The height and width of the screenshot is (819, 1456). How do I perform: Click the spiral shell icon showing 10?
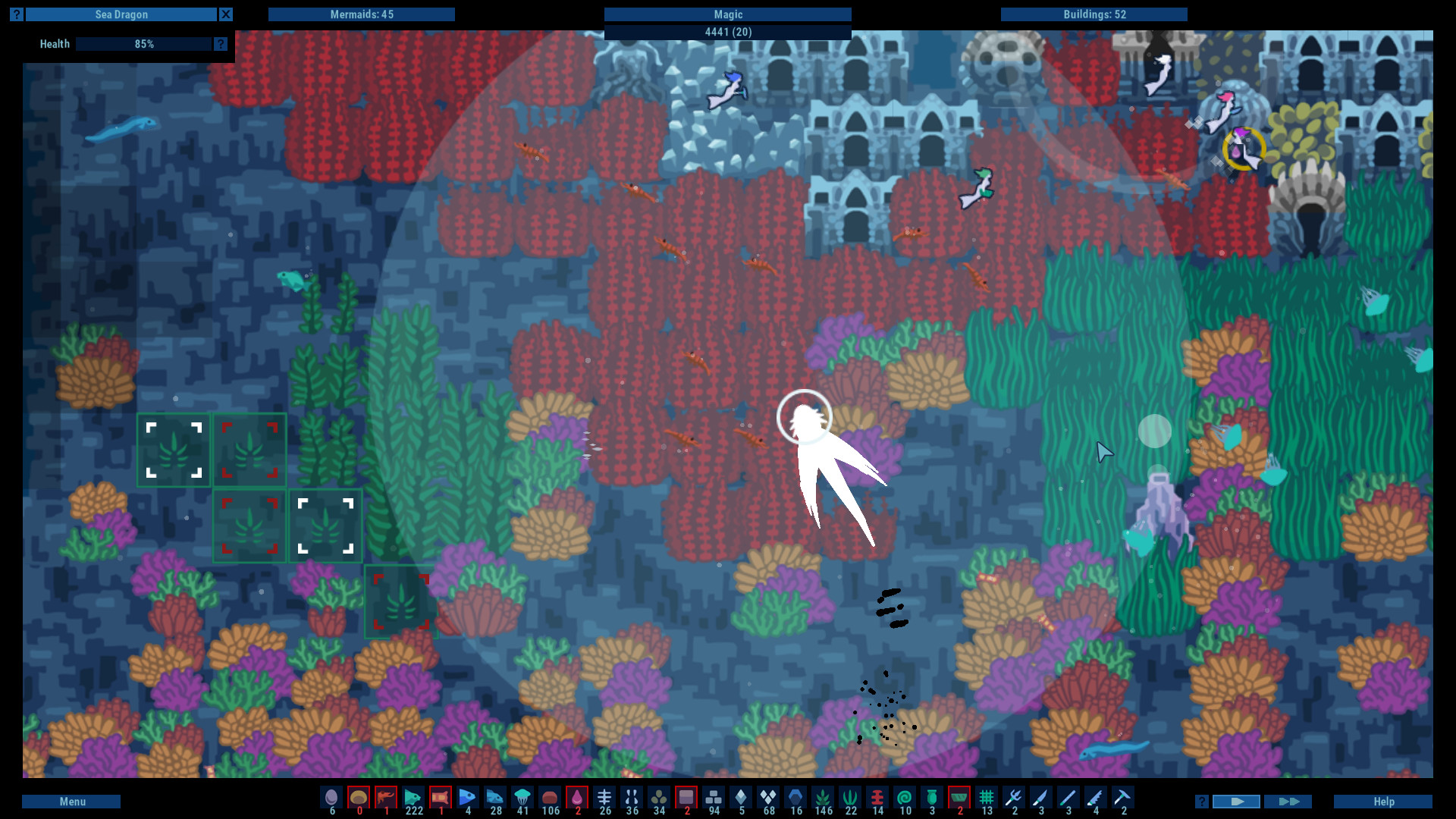904,799
